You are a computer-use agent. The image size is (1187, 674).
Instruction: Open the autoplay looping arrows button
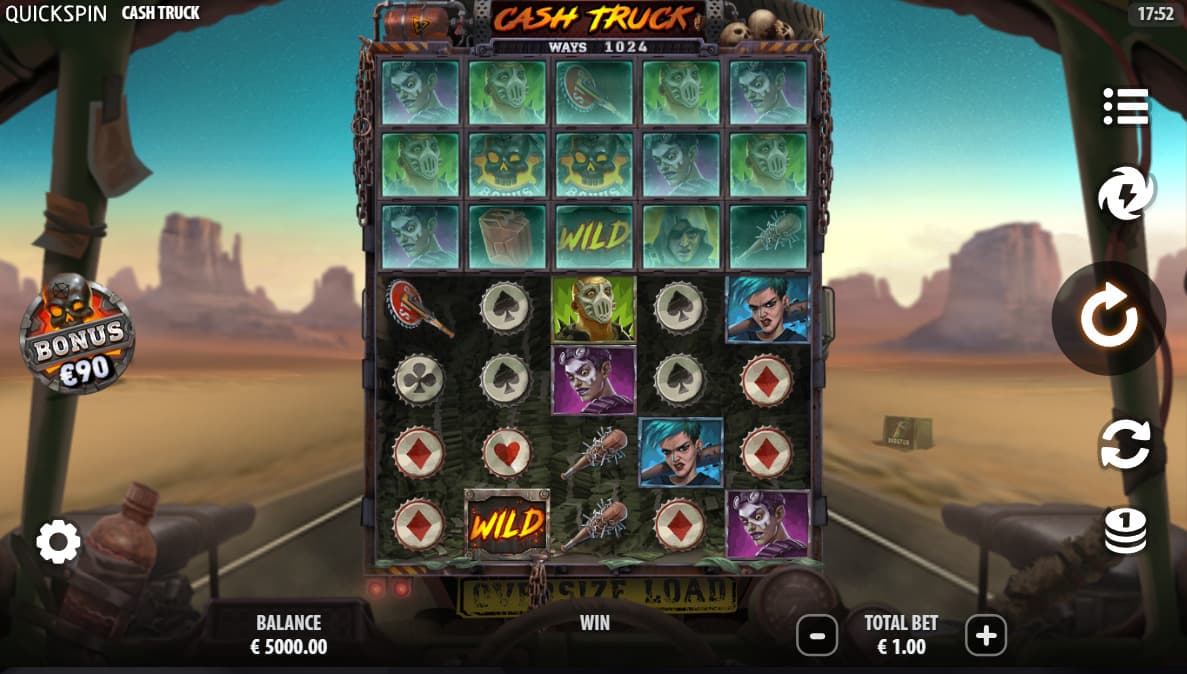1125,445
